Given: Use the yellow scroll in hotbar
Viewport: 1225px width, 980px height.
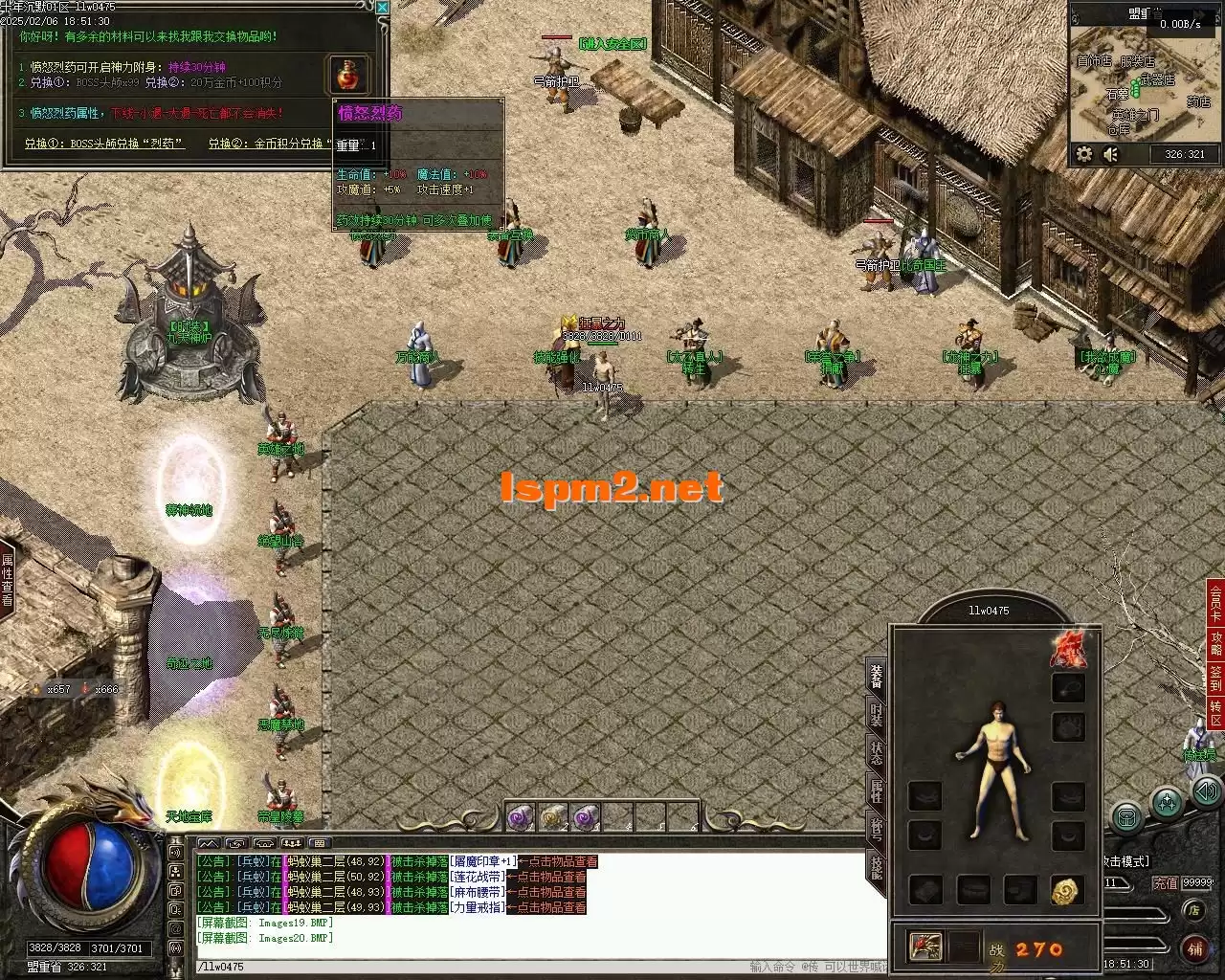Looking at the screenshot, I should tap(554, 817).
